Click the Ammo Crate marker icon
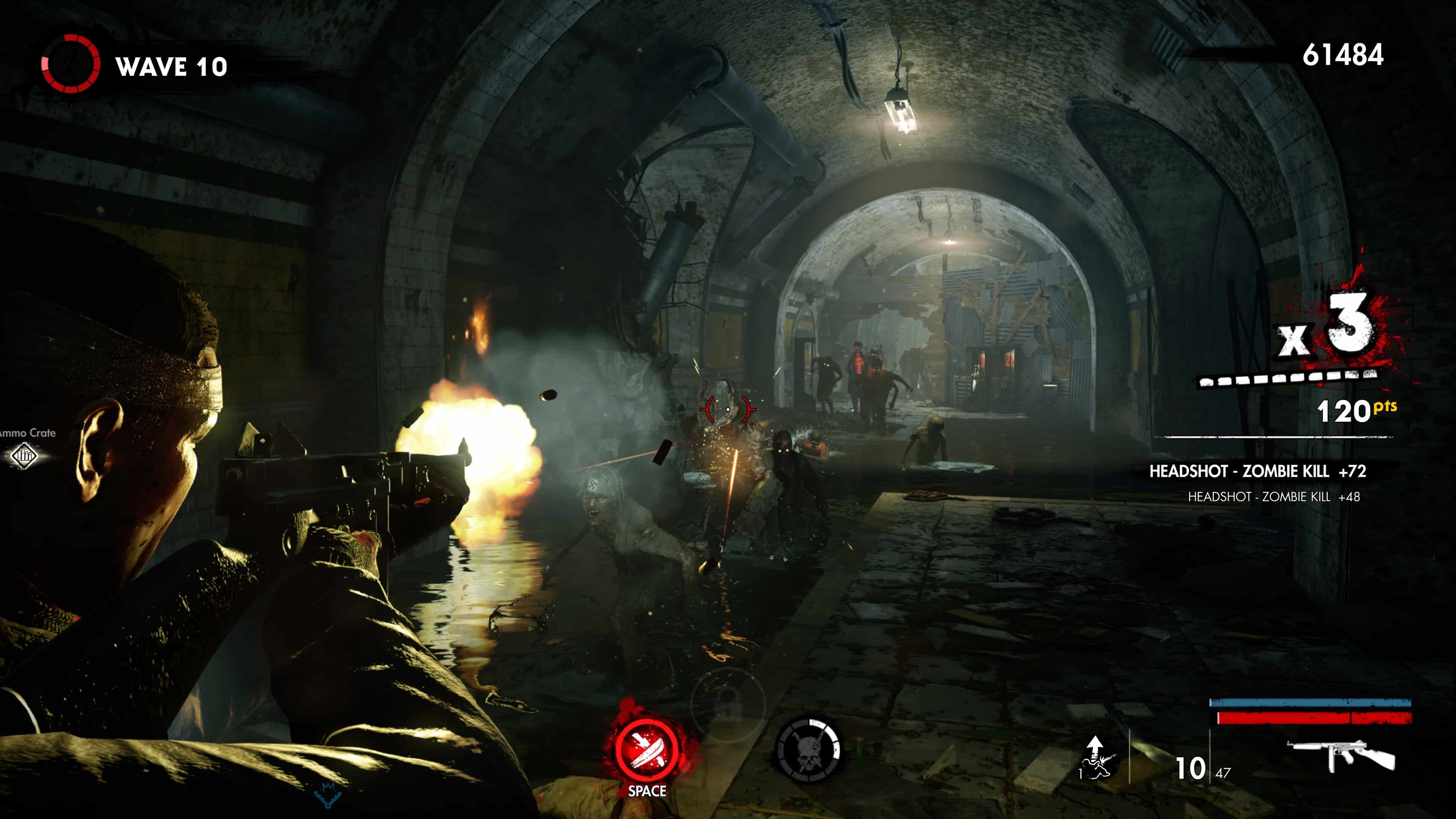This screenshot has height=819, width=1456. point(24,455)
